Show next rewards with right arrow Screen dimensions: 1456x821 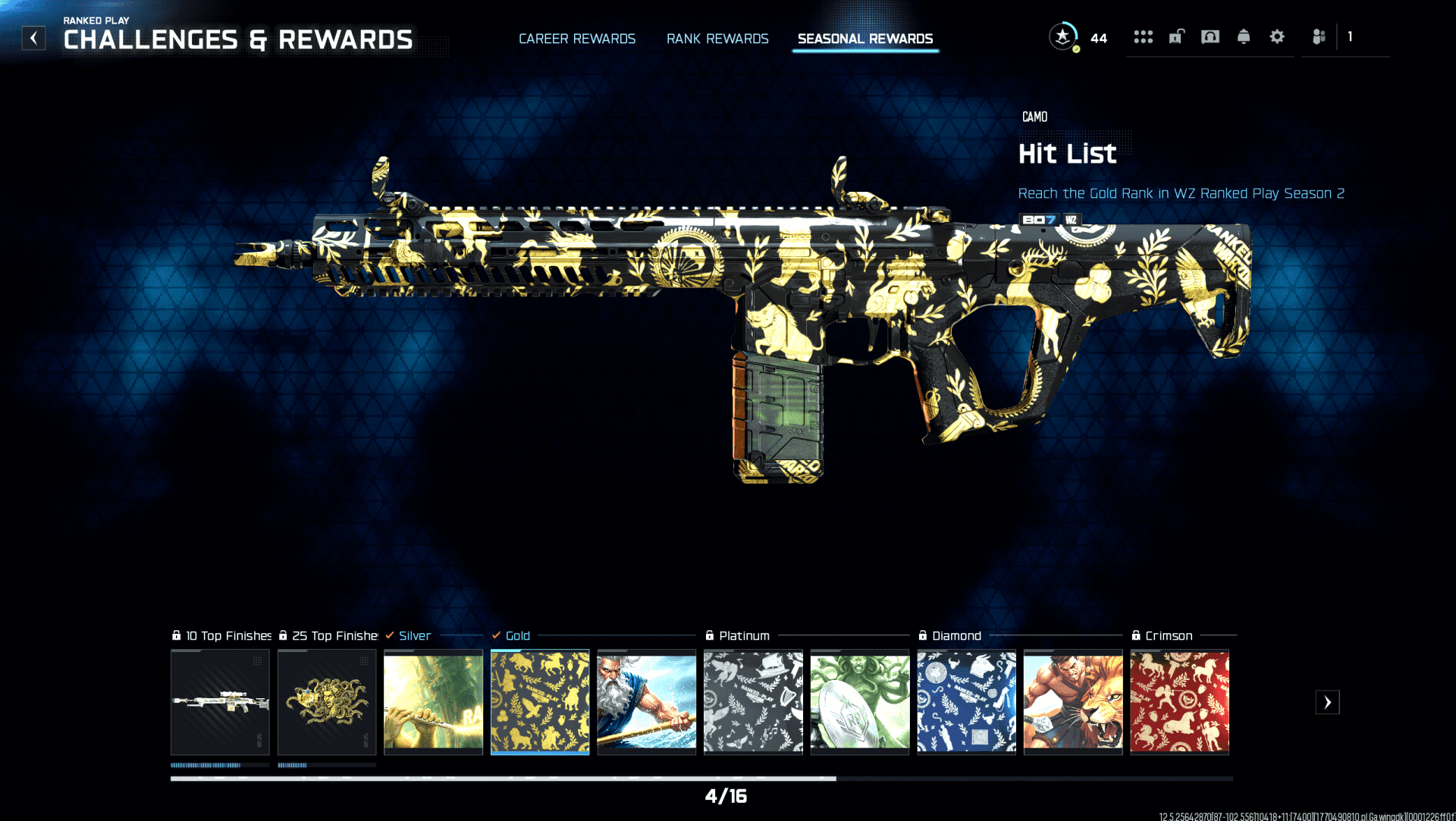point(1327,702)
